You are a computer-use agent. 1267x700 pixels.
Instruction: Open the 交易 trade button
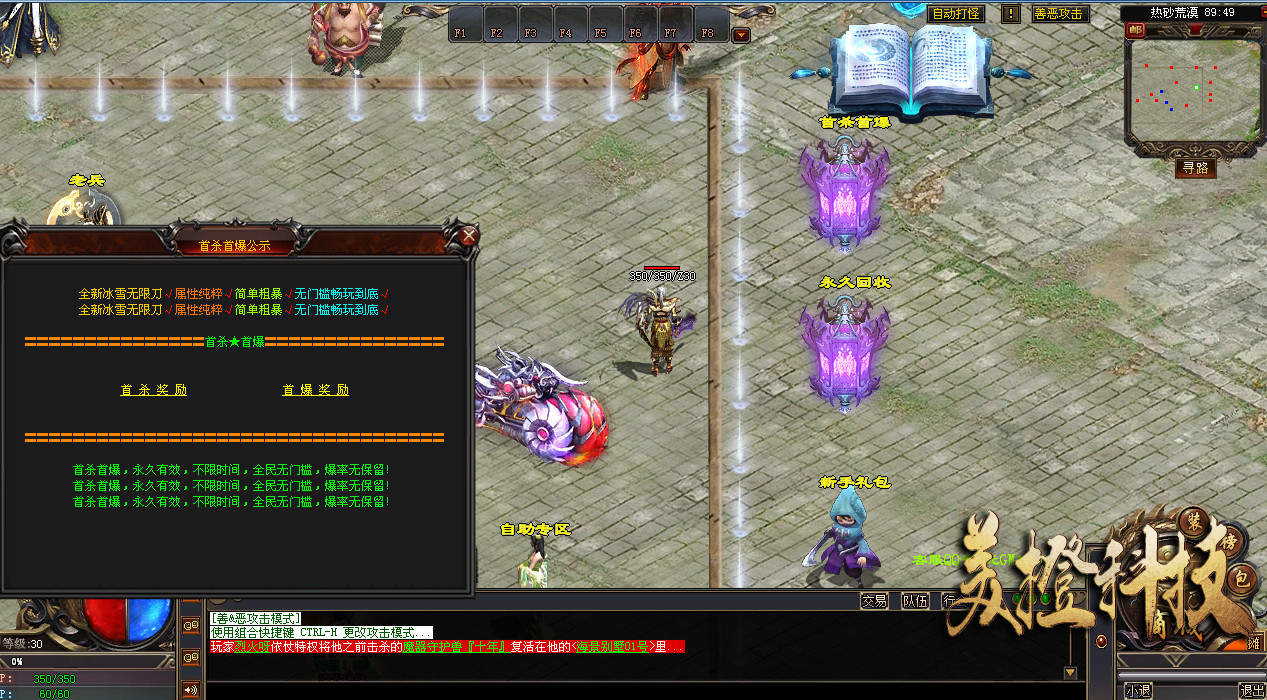tap(875, 600)
